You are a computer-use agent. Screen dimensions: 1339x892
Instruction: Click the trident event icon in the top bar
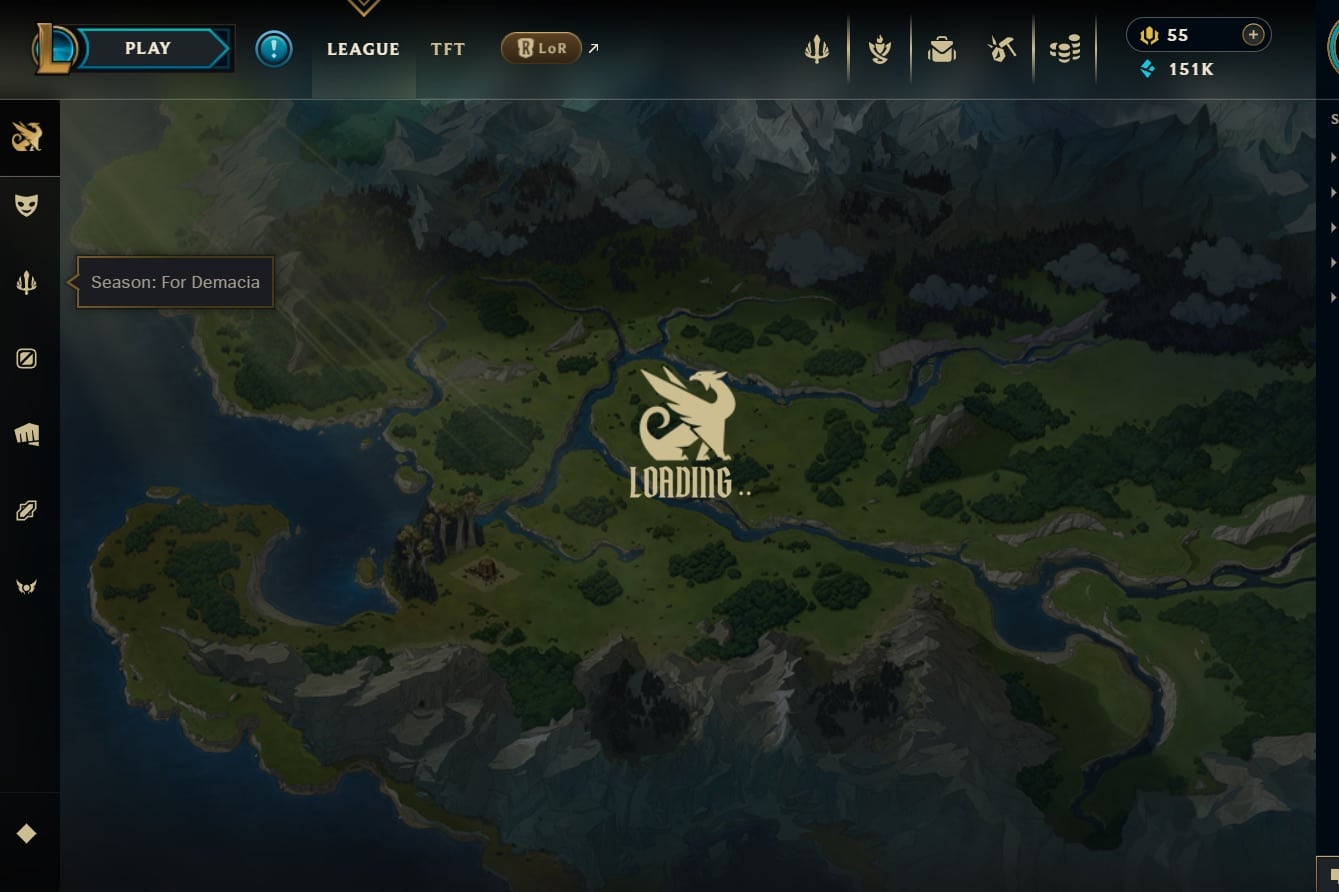click(817, 48)
